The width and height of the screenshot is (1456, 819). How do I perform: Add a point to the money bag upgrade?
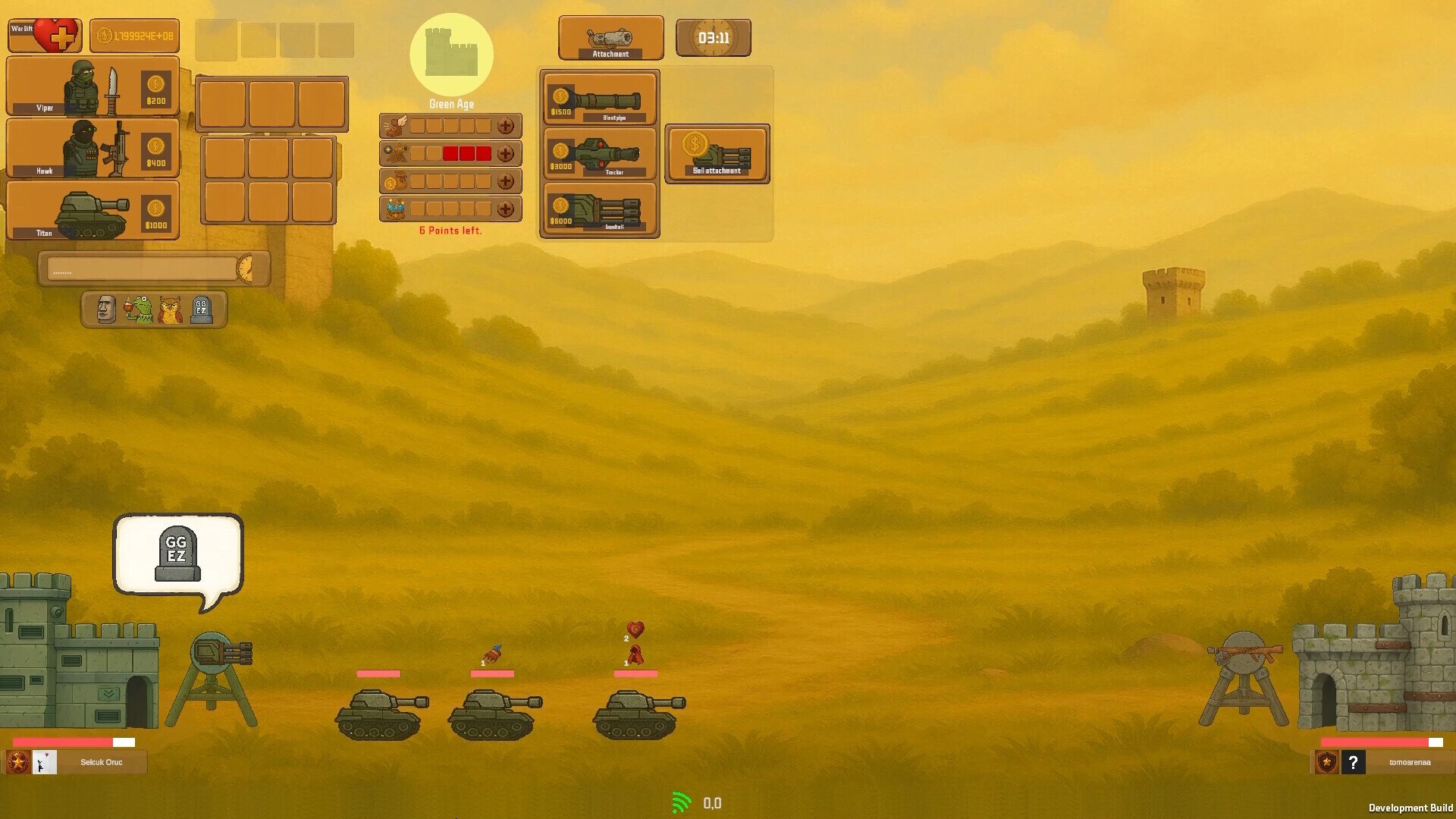pos(506,181)
